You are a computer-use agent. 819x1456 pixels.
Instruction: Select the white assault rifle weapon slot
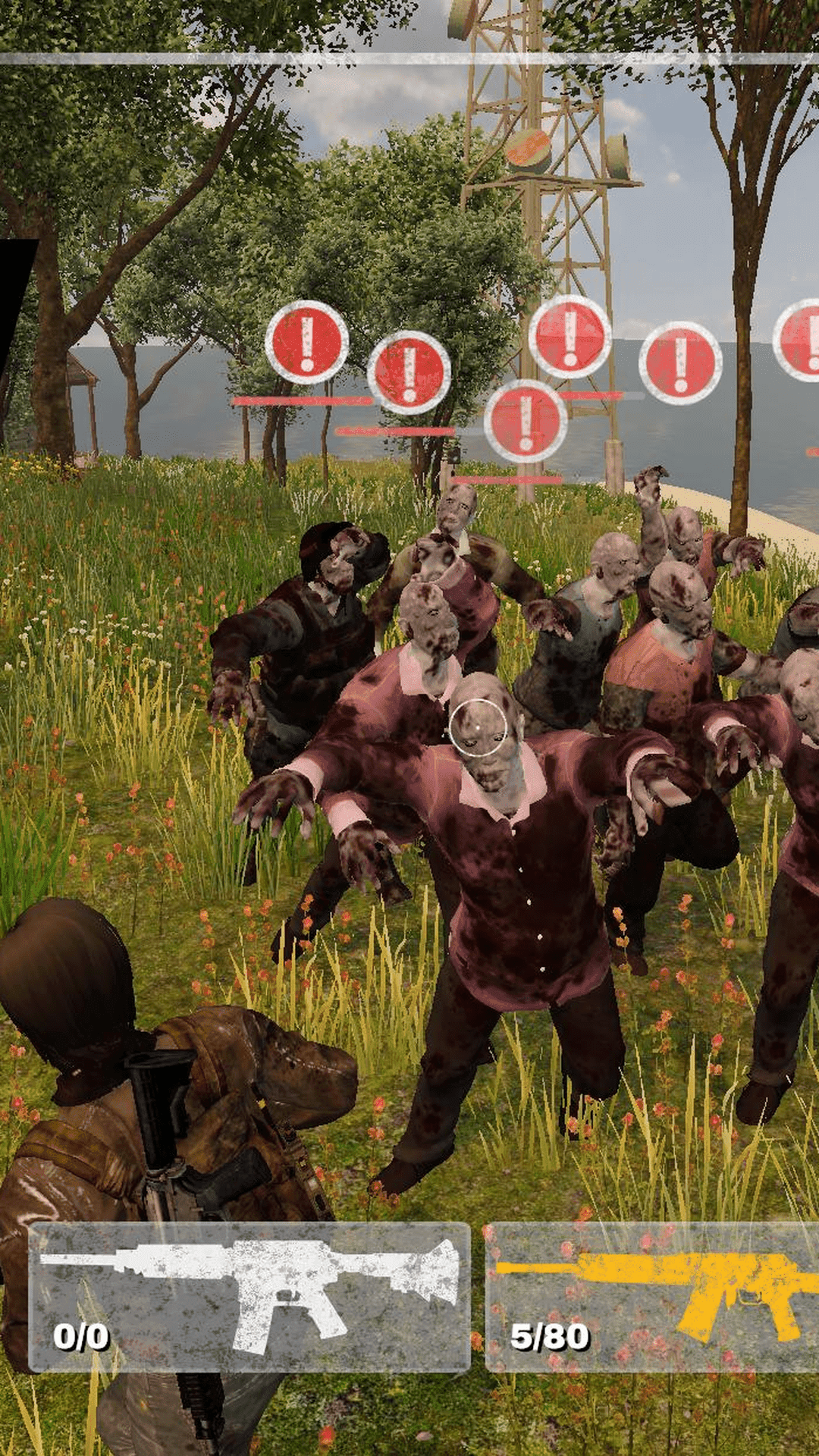pyautogui.click(x=249, y=1296)
